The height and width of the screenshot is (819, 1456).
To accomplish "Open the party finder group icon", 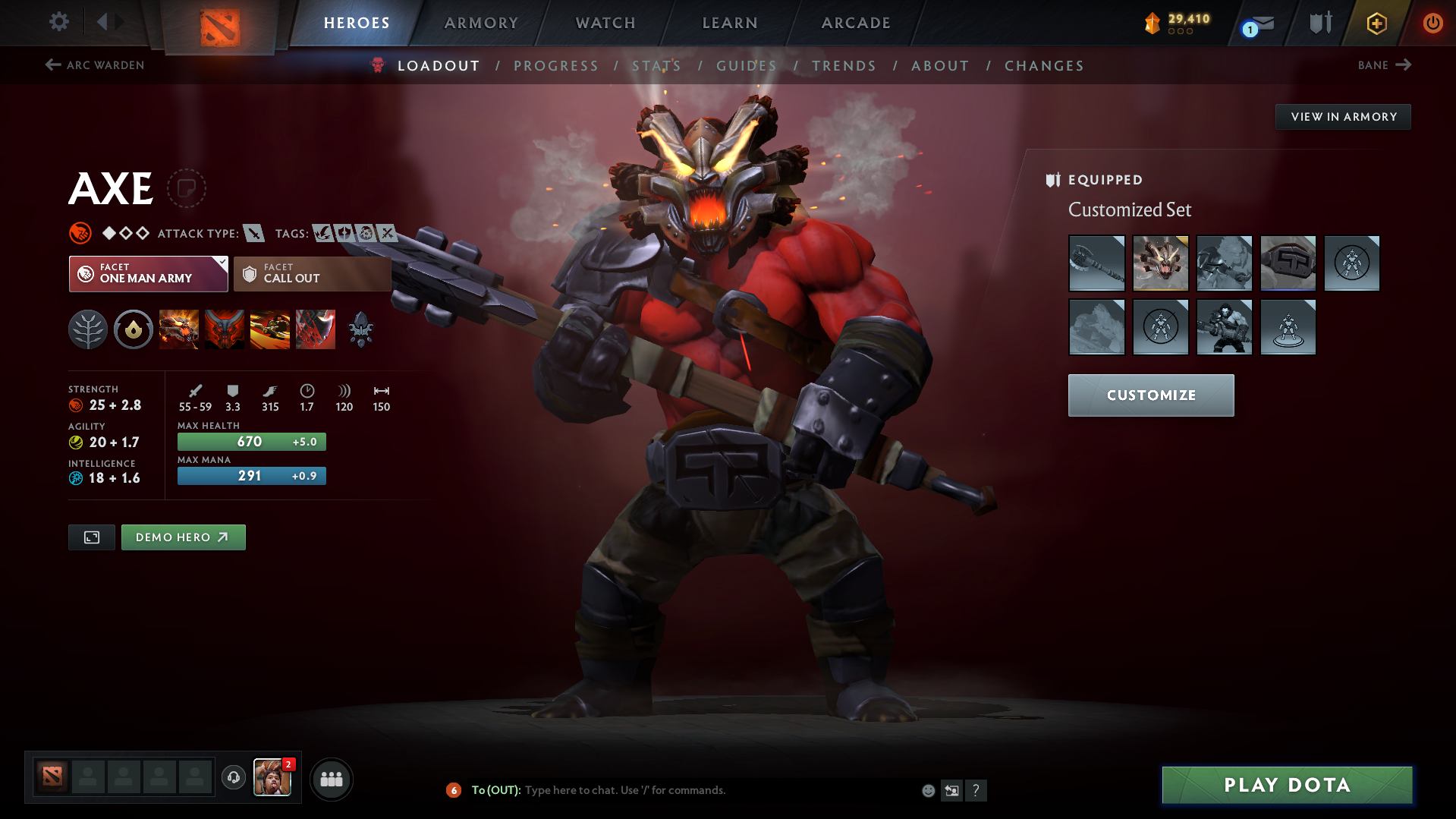I will point(331,779).
